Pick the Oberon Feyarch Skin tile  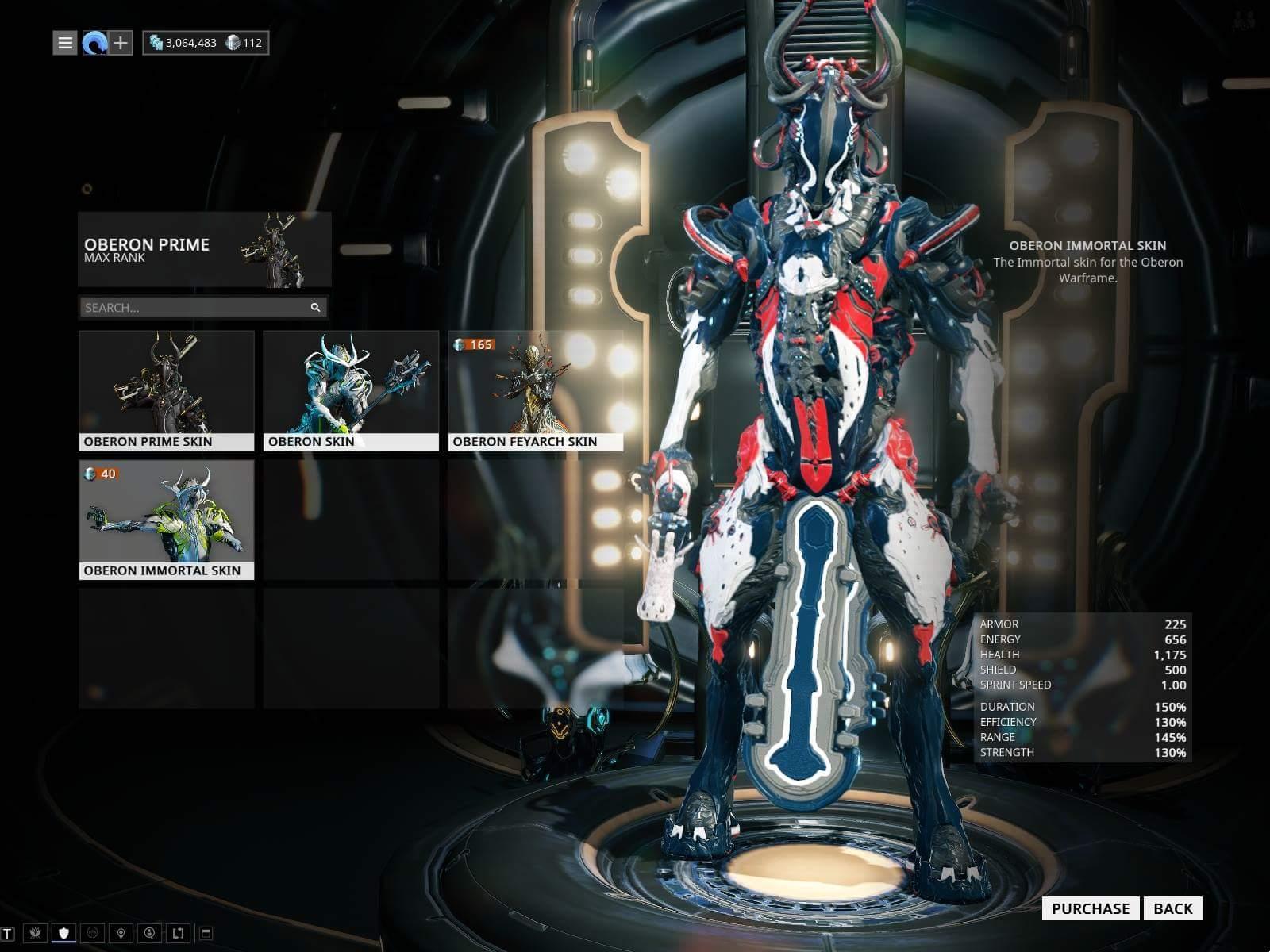point(535,390)
